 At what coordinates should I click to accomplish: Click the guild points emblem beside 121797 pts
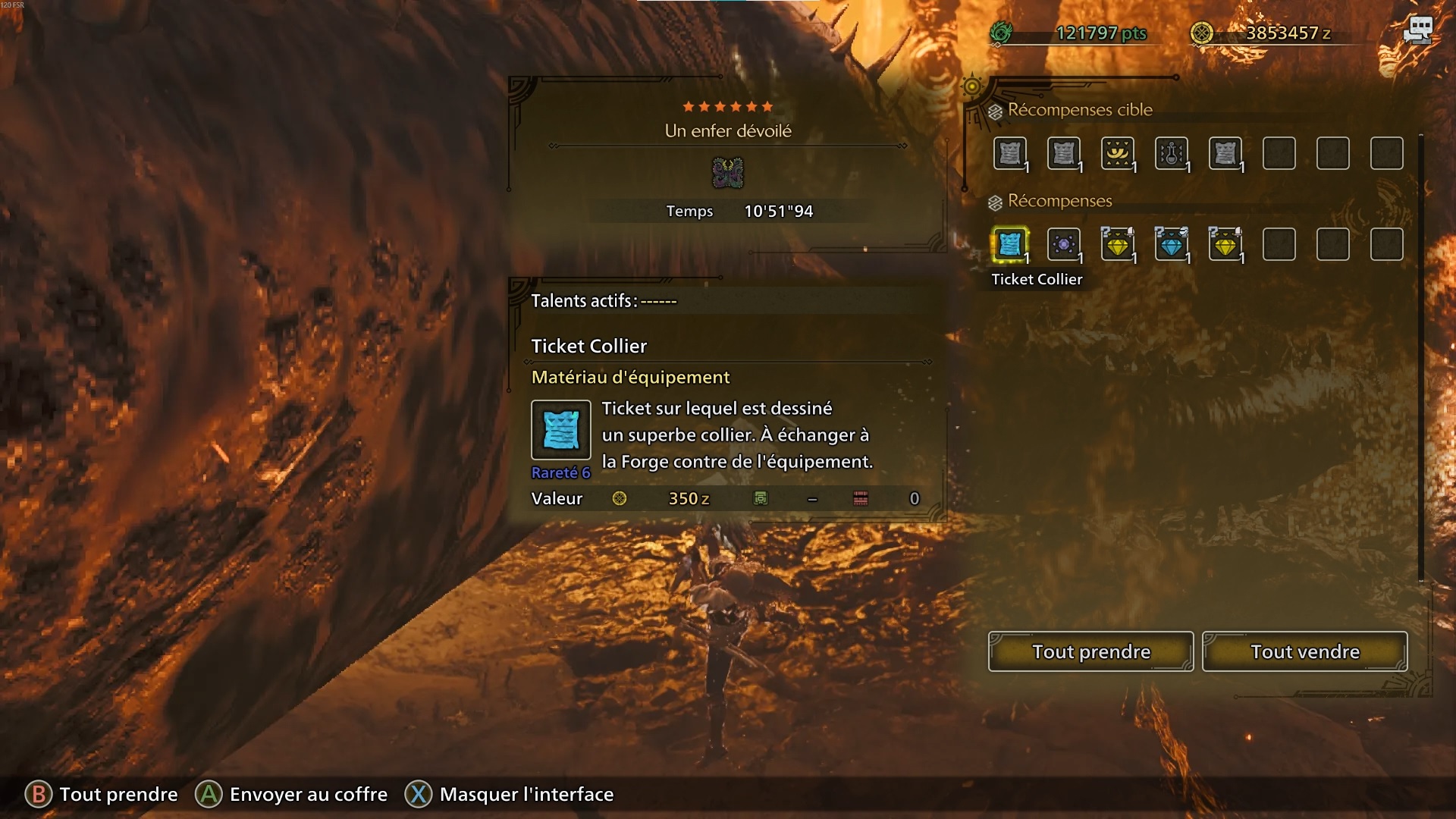[1003, 33]
